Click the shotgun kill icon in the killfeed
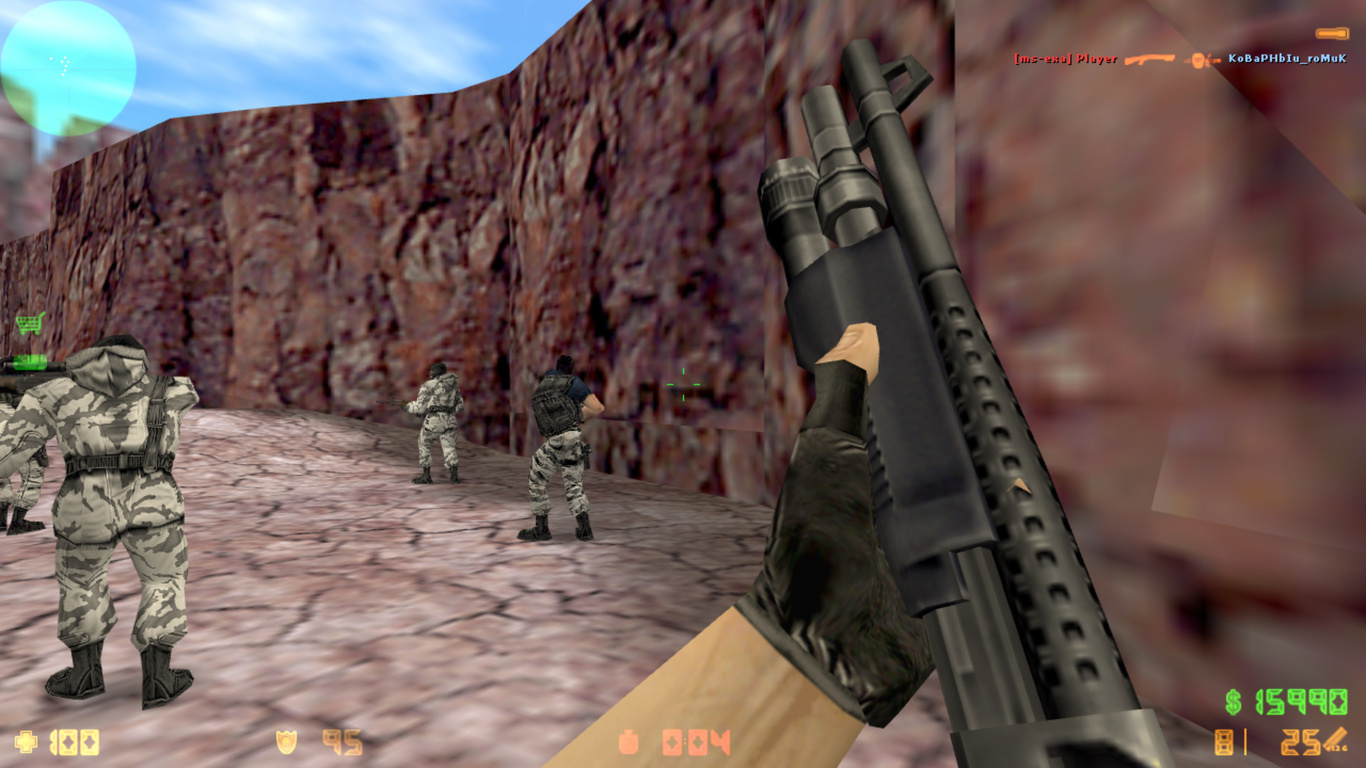1366x768 pixels. 1150,59
